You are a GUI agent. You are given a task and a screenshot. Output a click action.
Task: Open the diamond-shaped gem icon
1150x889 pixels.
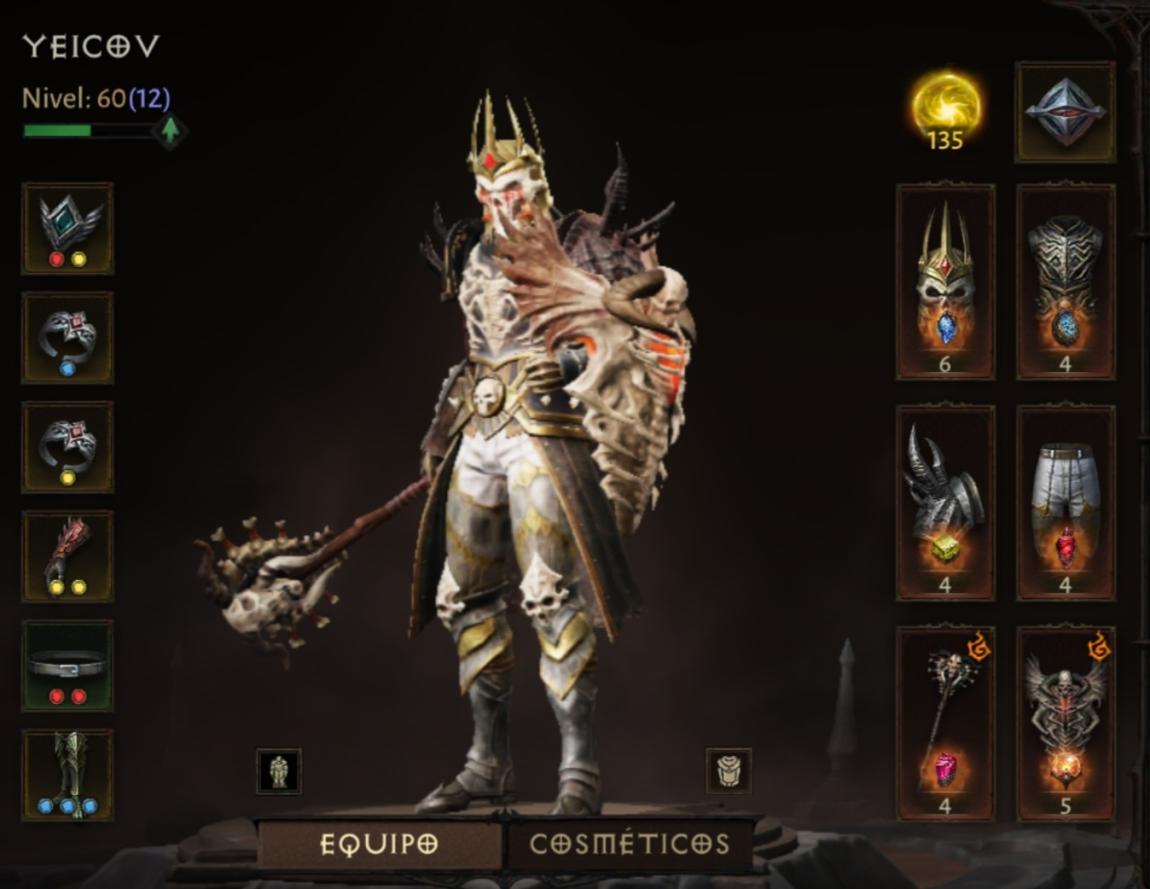click(1065, 112)
